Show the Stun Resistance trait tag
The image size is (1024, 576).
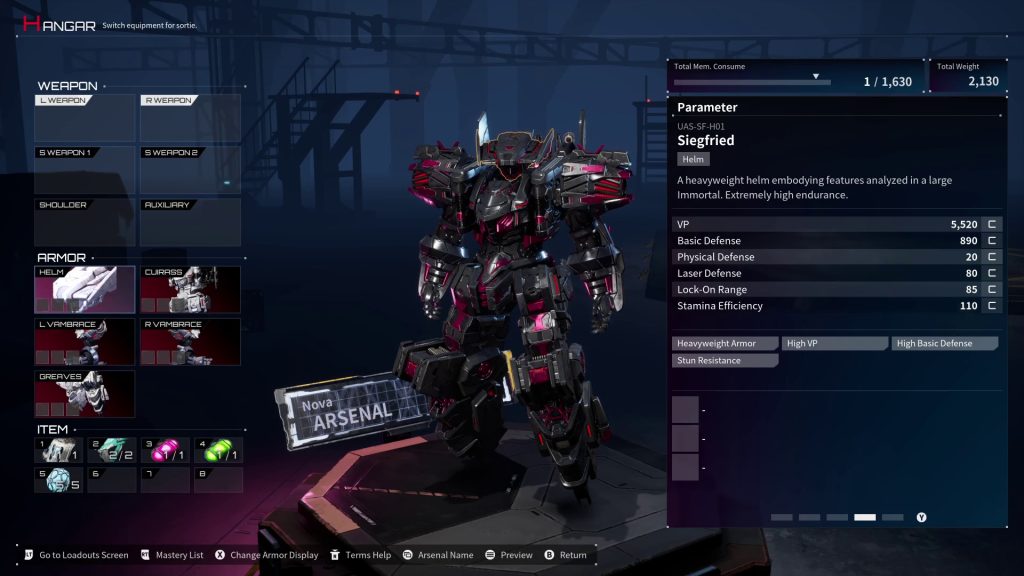point(725,361)
